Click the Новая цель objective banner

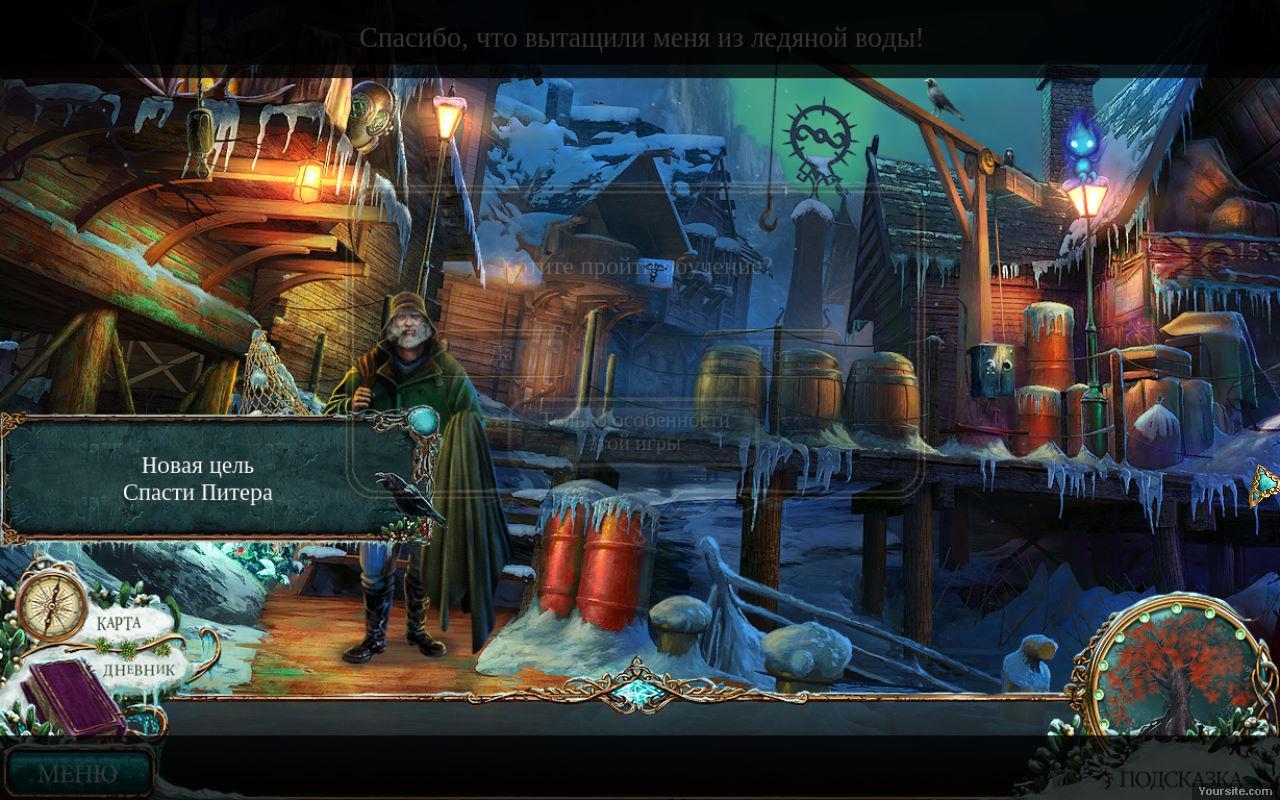(x=198, y=479)
